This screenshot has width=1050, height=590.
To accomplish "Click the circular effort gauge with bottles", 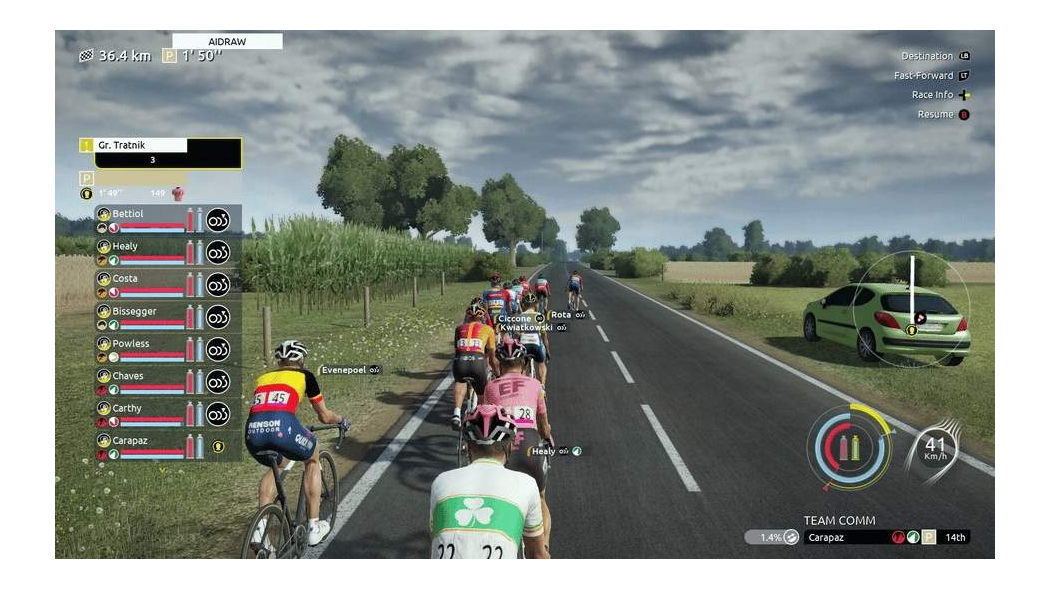I will point(850,447).
